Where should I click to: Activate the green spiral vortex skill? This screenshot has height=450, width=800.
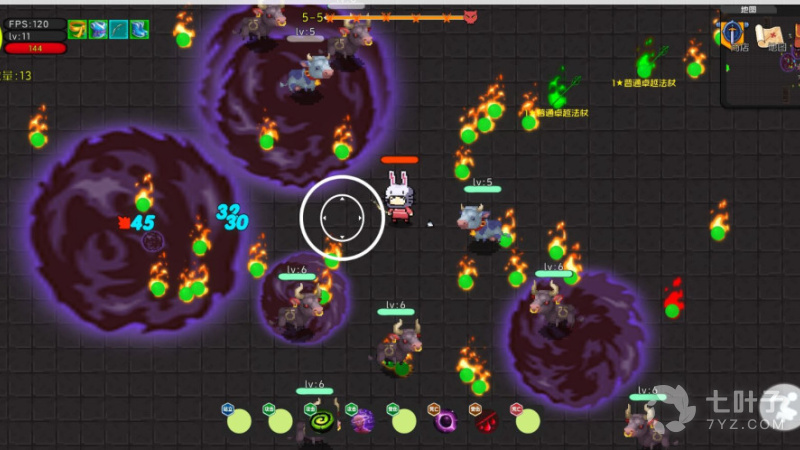point(321,421)
